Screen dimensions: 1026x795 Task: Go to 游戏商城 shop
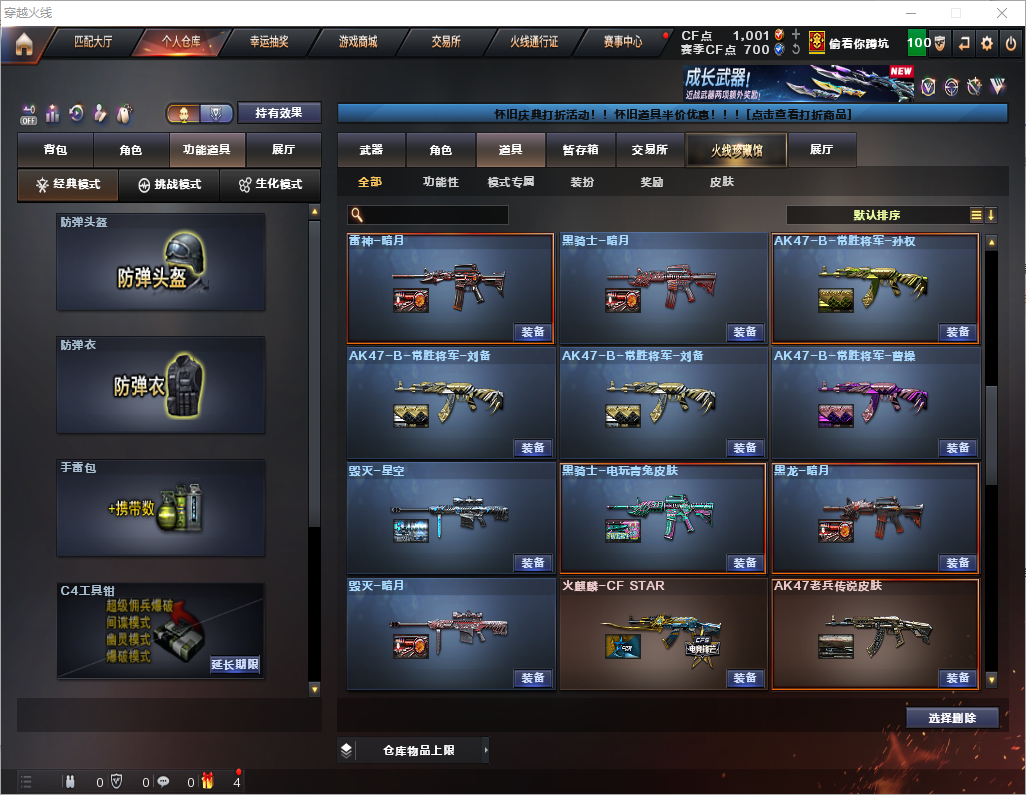pyautogui.click(x=358, y=43)
